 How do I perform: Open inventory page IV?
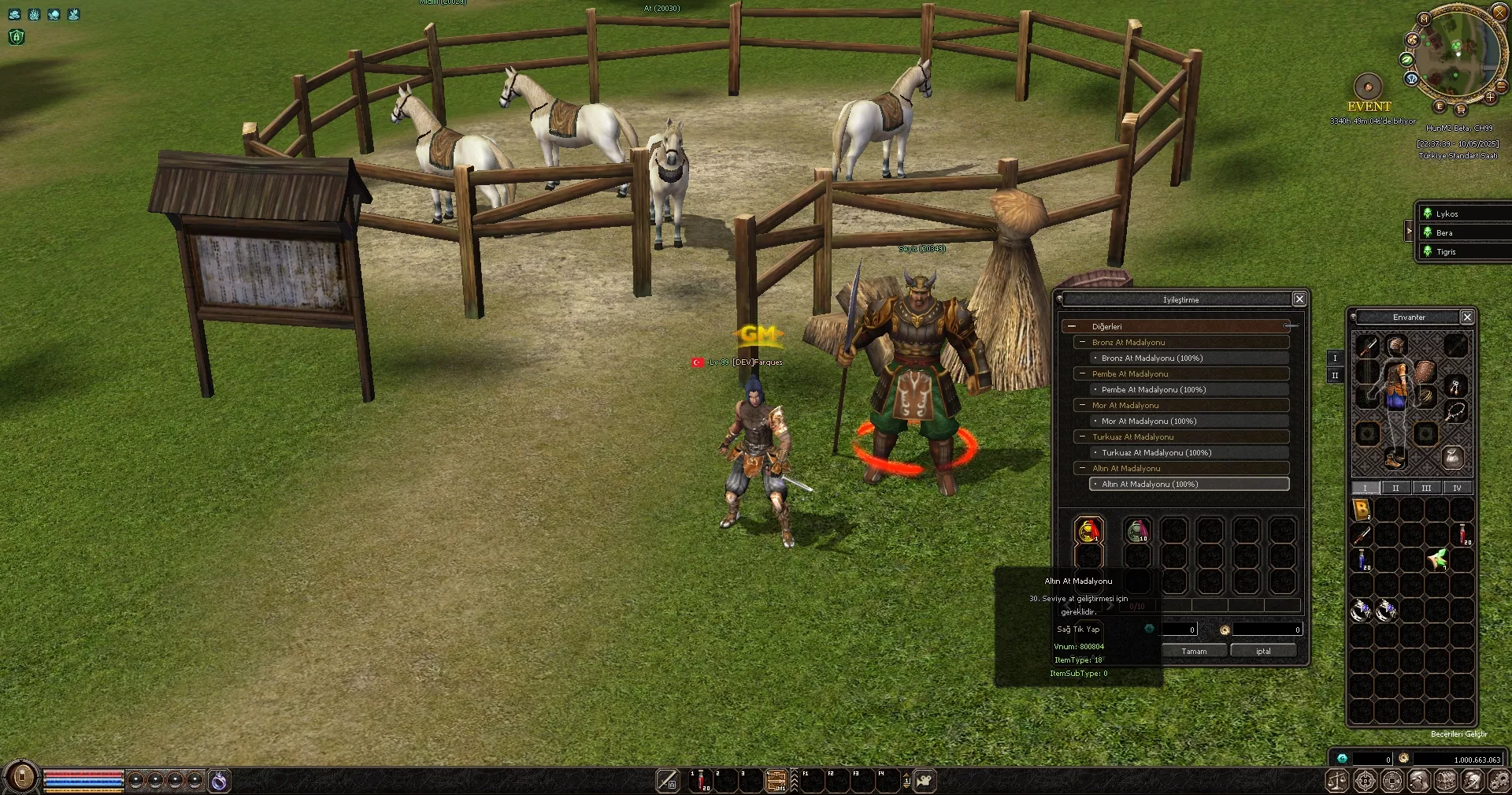tap(1457, 489)
